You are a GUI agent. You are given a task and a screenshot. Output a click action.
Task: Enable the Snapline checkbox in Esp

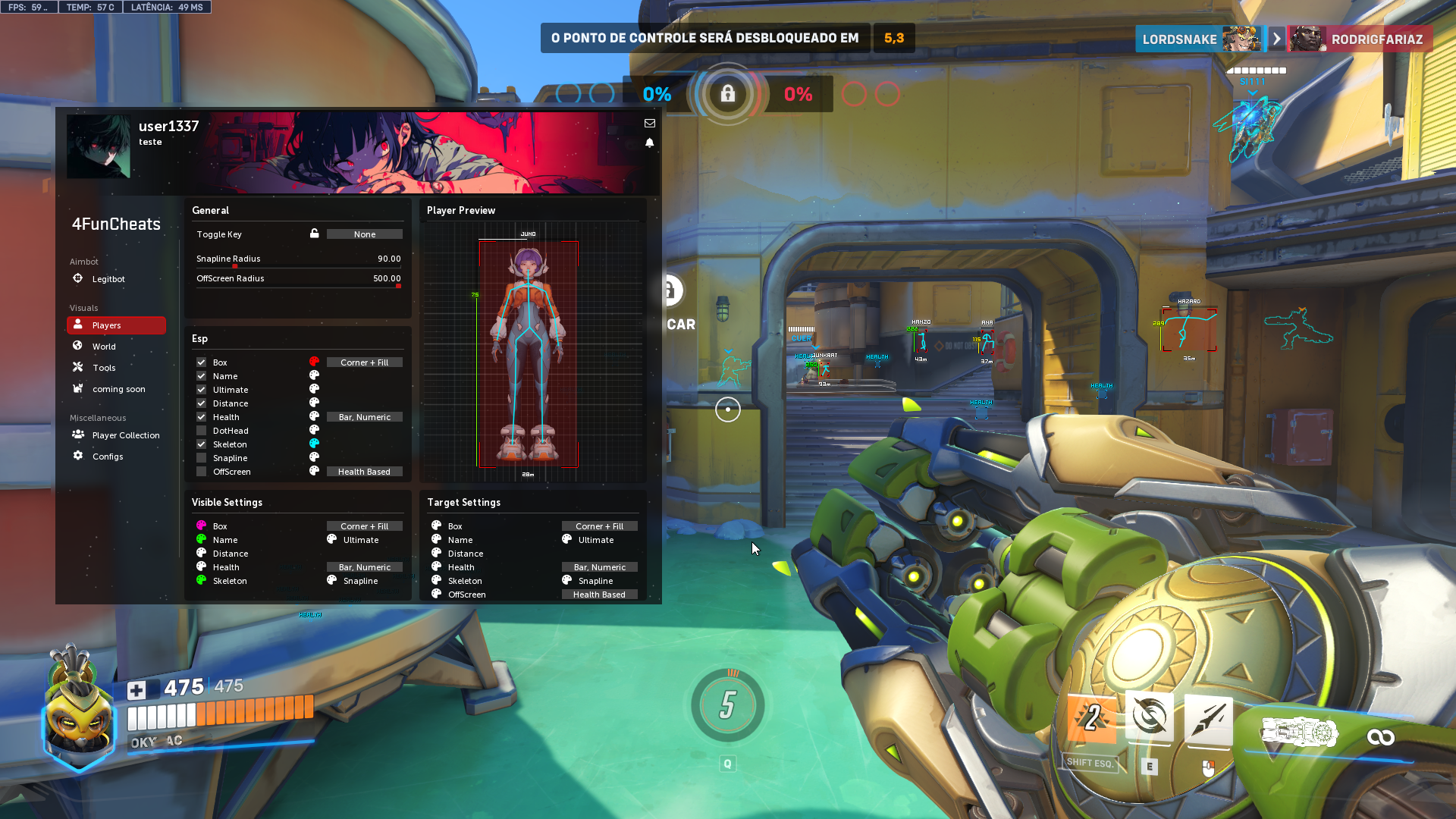202,458
